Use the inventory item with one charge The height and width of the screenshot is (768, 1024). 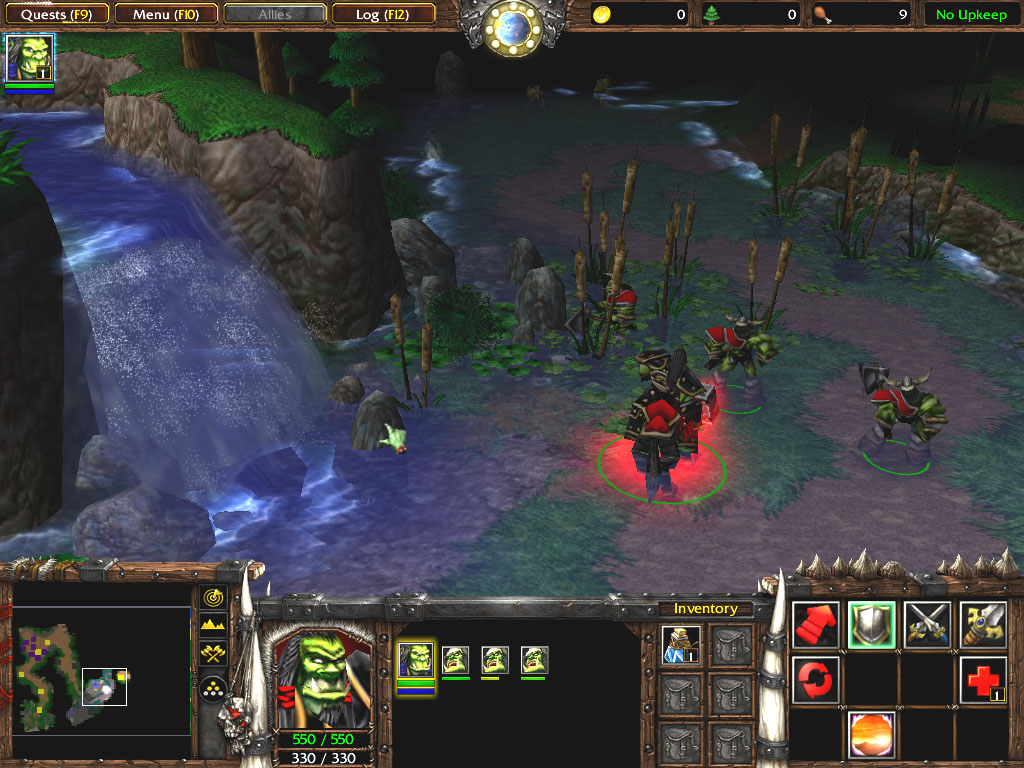click(681, 645)
